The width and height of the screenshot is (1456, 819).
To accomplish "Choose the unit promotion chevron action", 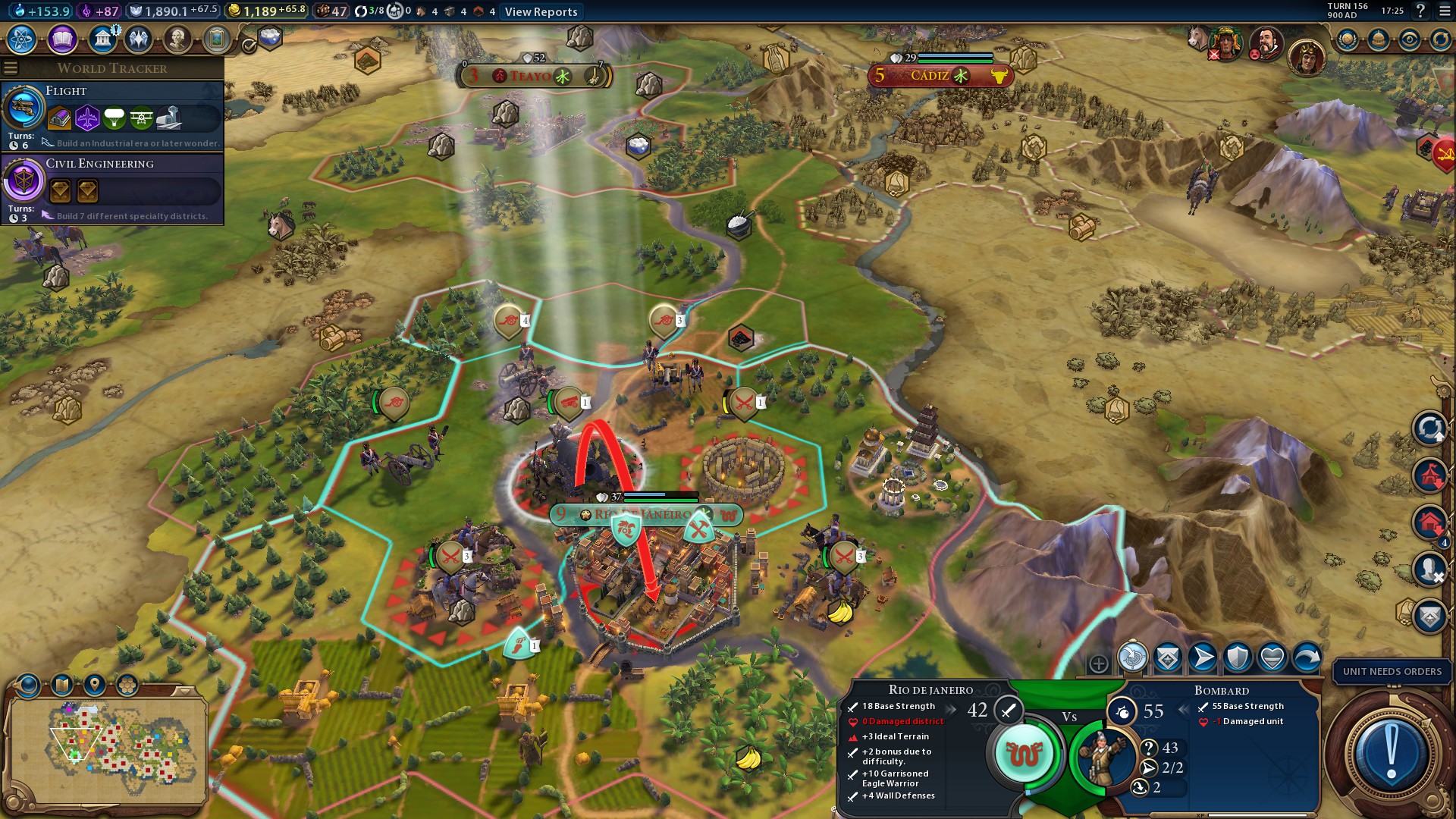I will point(1168,657).
